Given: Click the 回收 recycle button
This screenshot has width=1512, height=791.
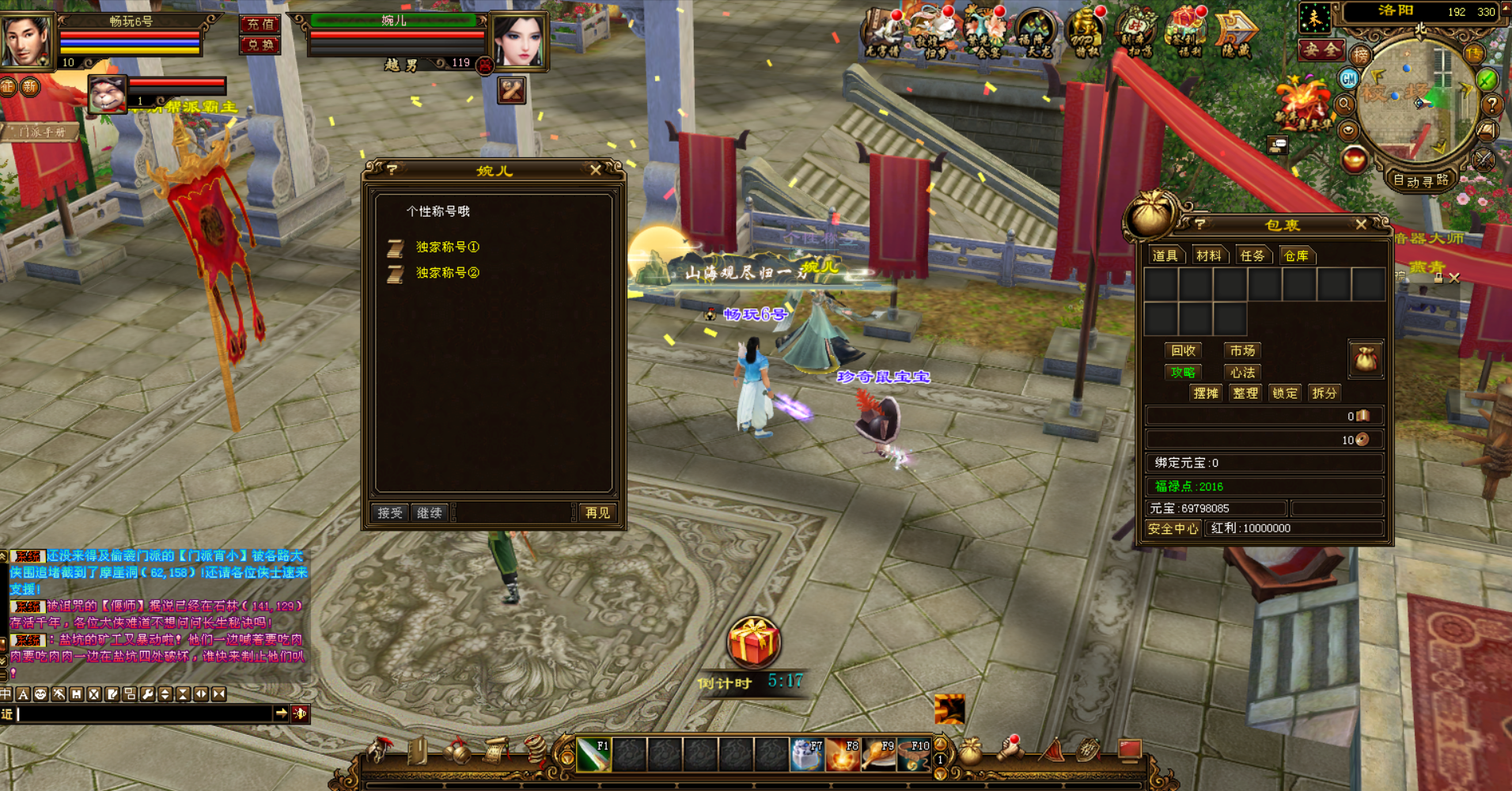Looking at the screenshot, I should pyautogui.click(x=1183, y=350).
